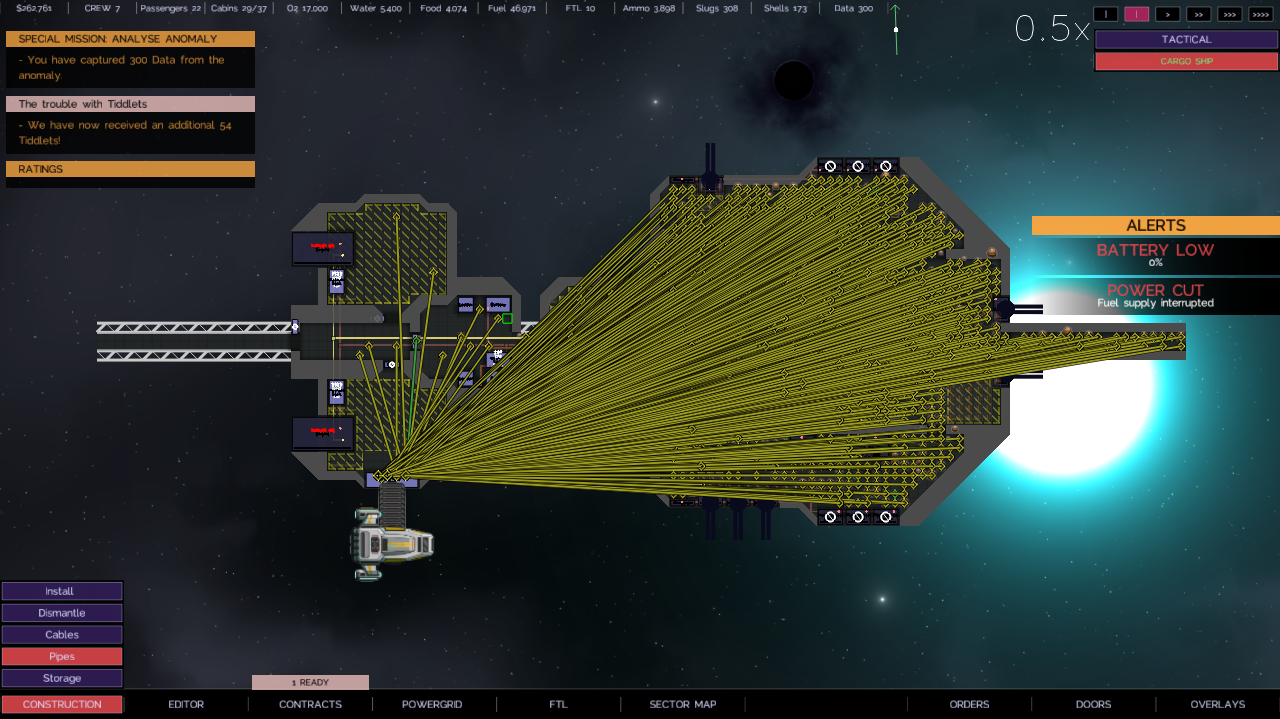Image resolution: width=1280 pixels, height=719 pixels.
Task: Select the Cargo Ship button
Action: point(1186,61)
